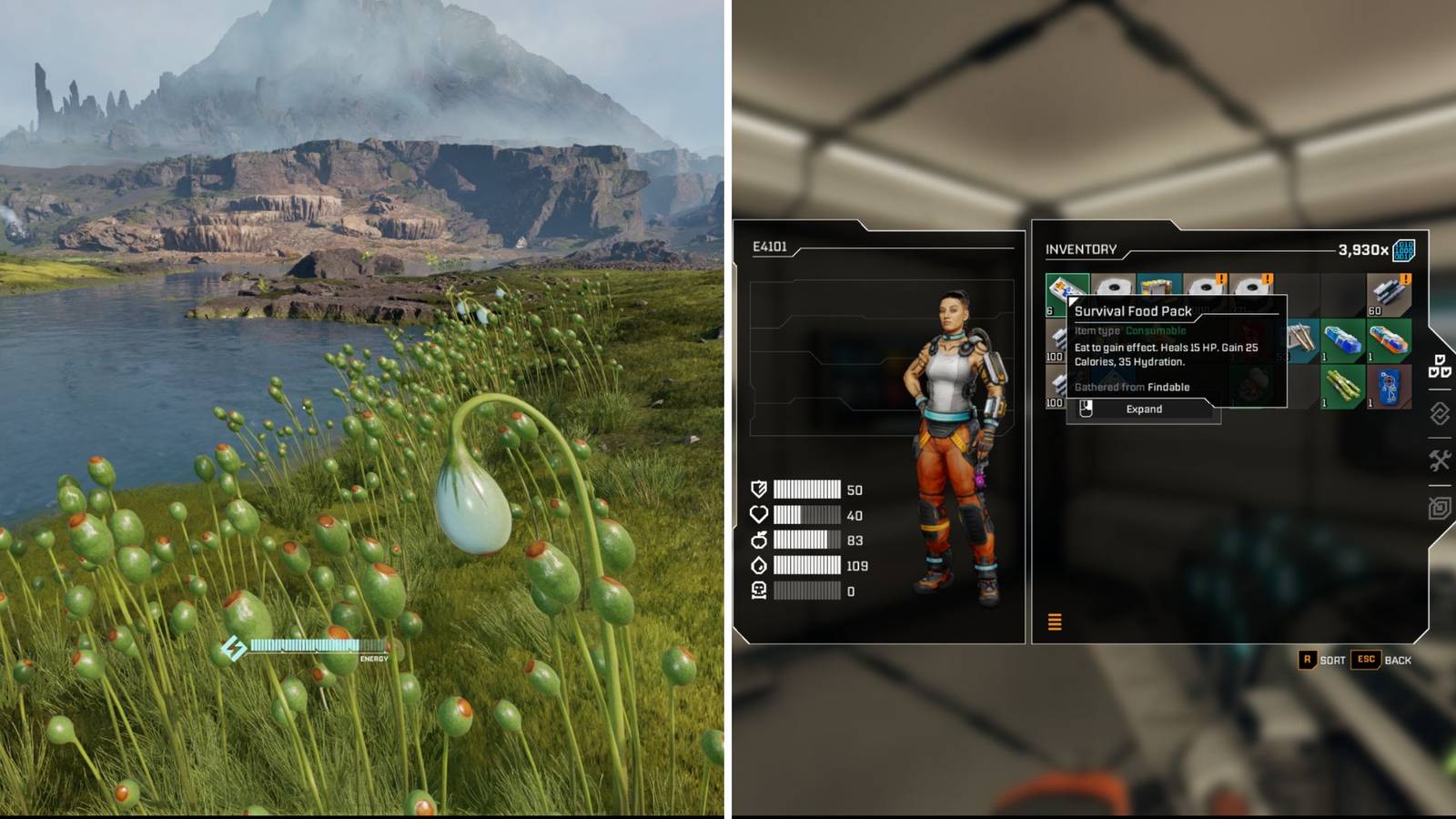Select the blue medkit item in inventory
The width and height of the screenshot is (1456, 819).
tap(1342, 339)
